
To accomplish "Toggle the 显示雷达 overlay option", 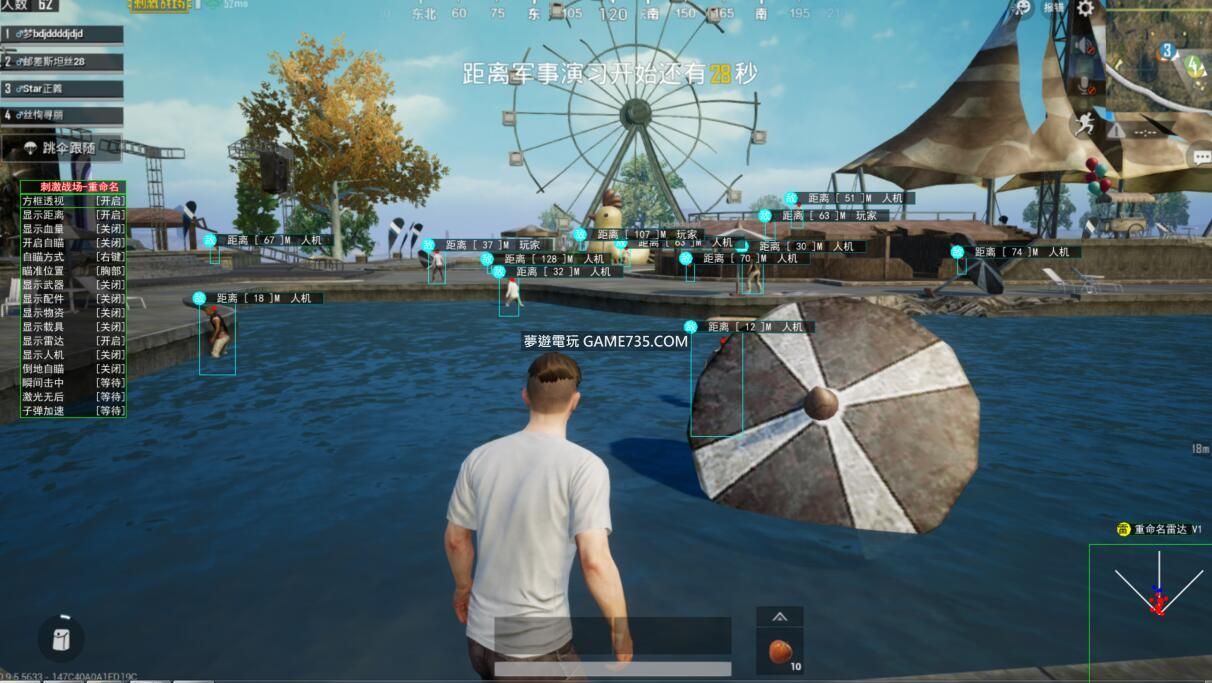I will click(x=73, y=341).
